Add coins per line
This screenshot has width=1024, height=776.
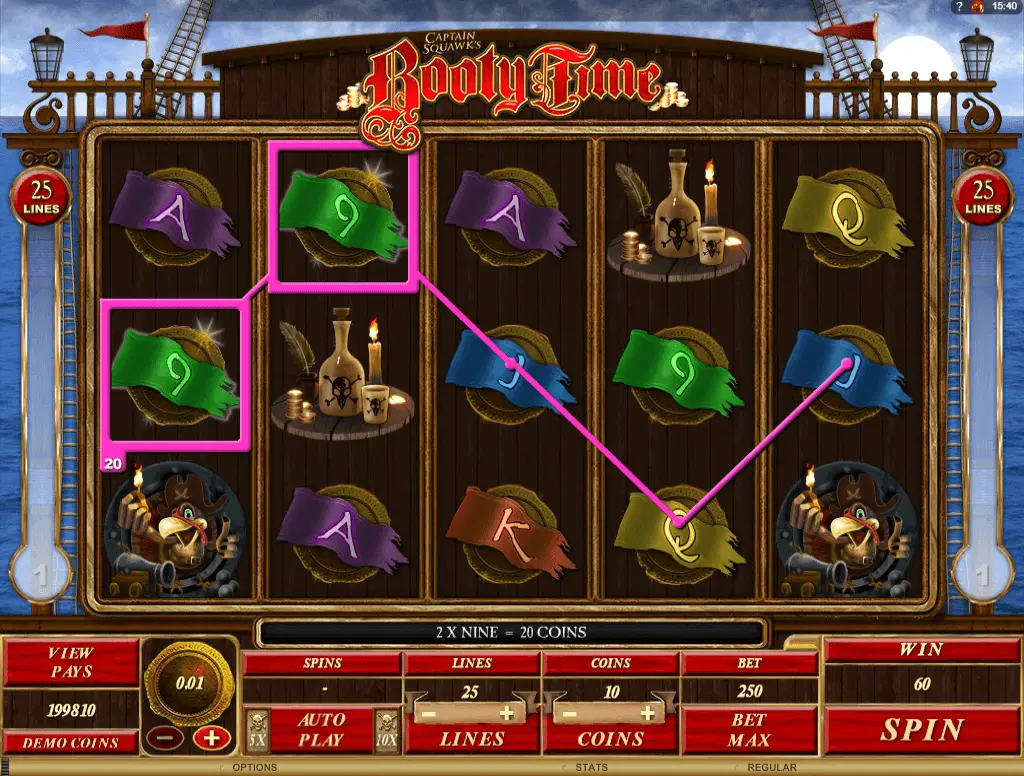tap(647, 714)
